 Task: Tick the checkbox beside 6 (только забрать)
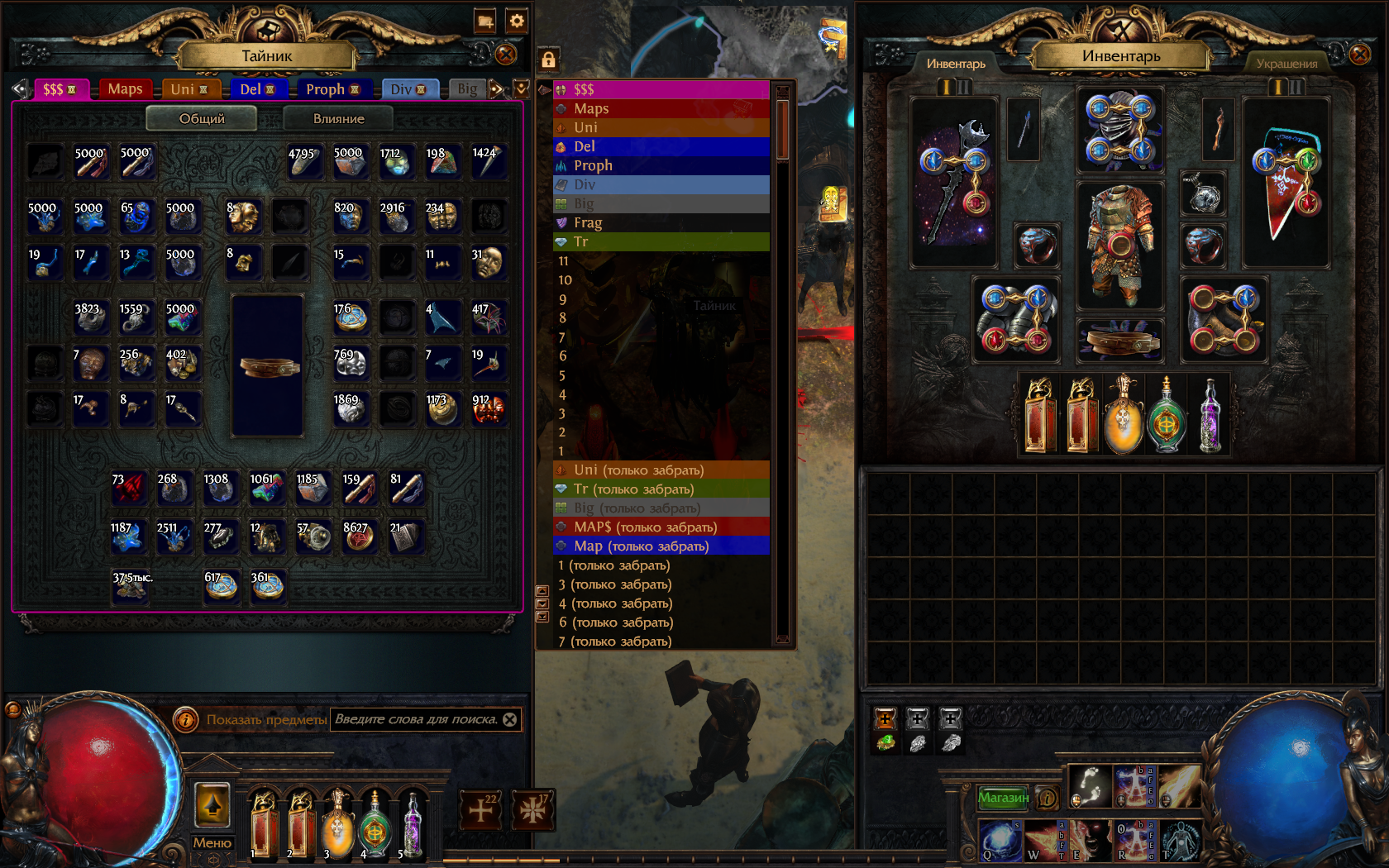pos(542,618)
